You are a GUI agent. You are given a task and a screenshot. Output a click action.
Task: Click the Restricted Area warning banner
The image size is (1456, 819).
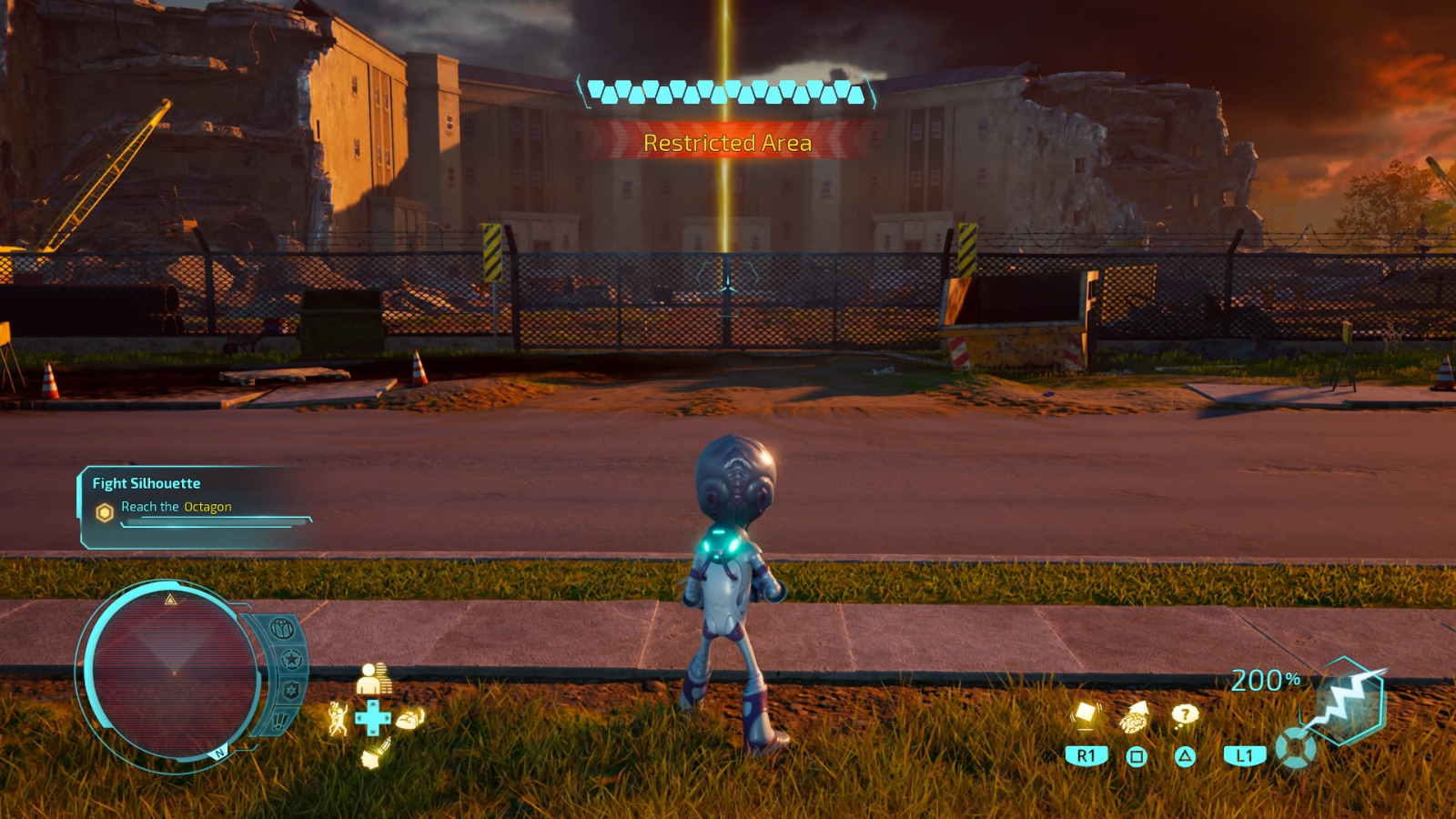click(727, 142)
